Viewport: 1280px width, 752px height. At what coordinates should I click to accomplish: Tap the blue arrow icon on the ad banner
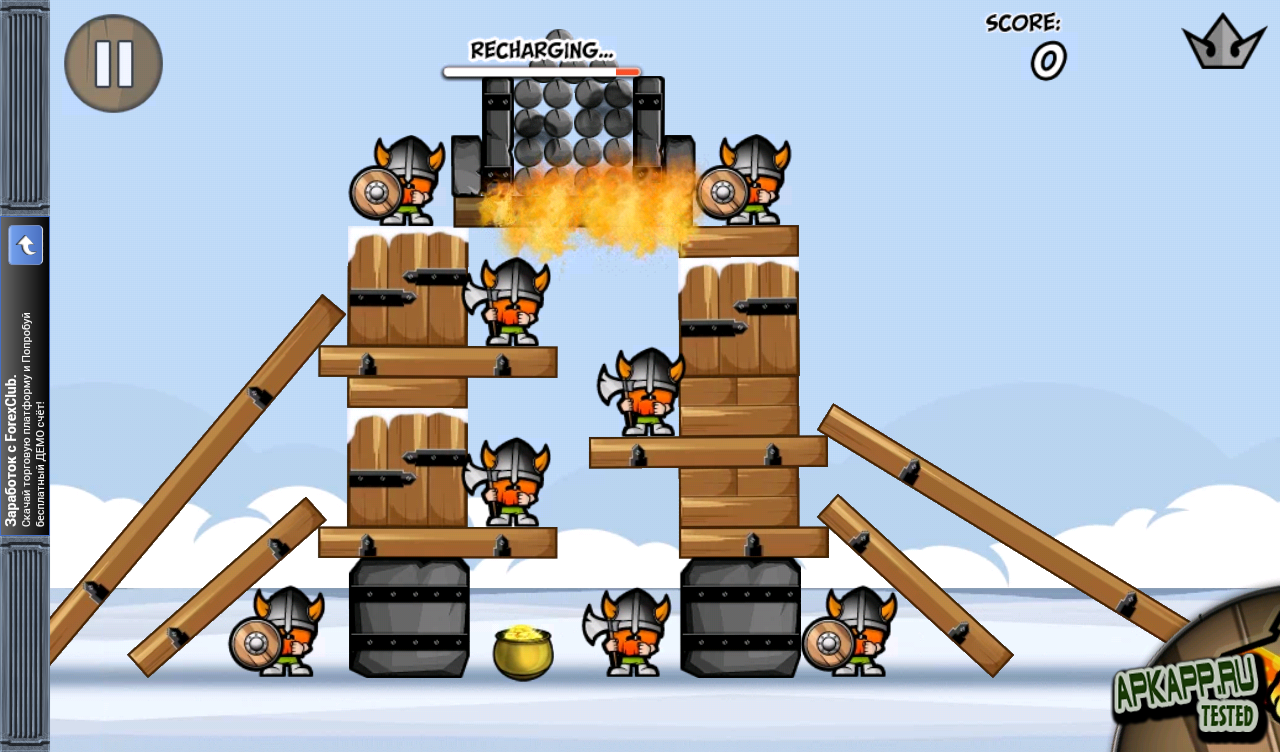coord(26,245)
